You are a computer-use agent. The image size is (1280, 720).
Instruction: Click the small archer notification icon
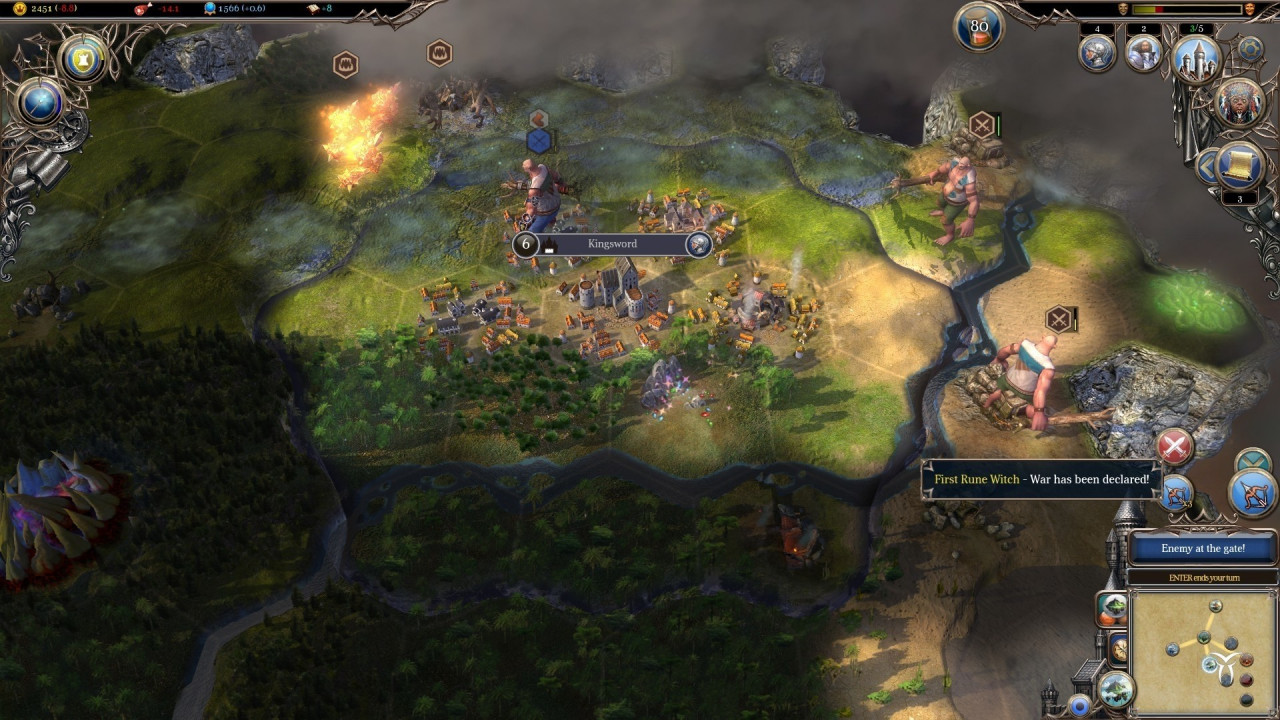pos(1178,493)
